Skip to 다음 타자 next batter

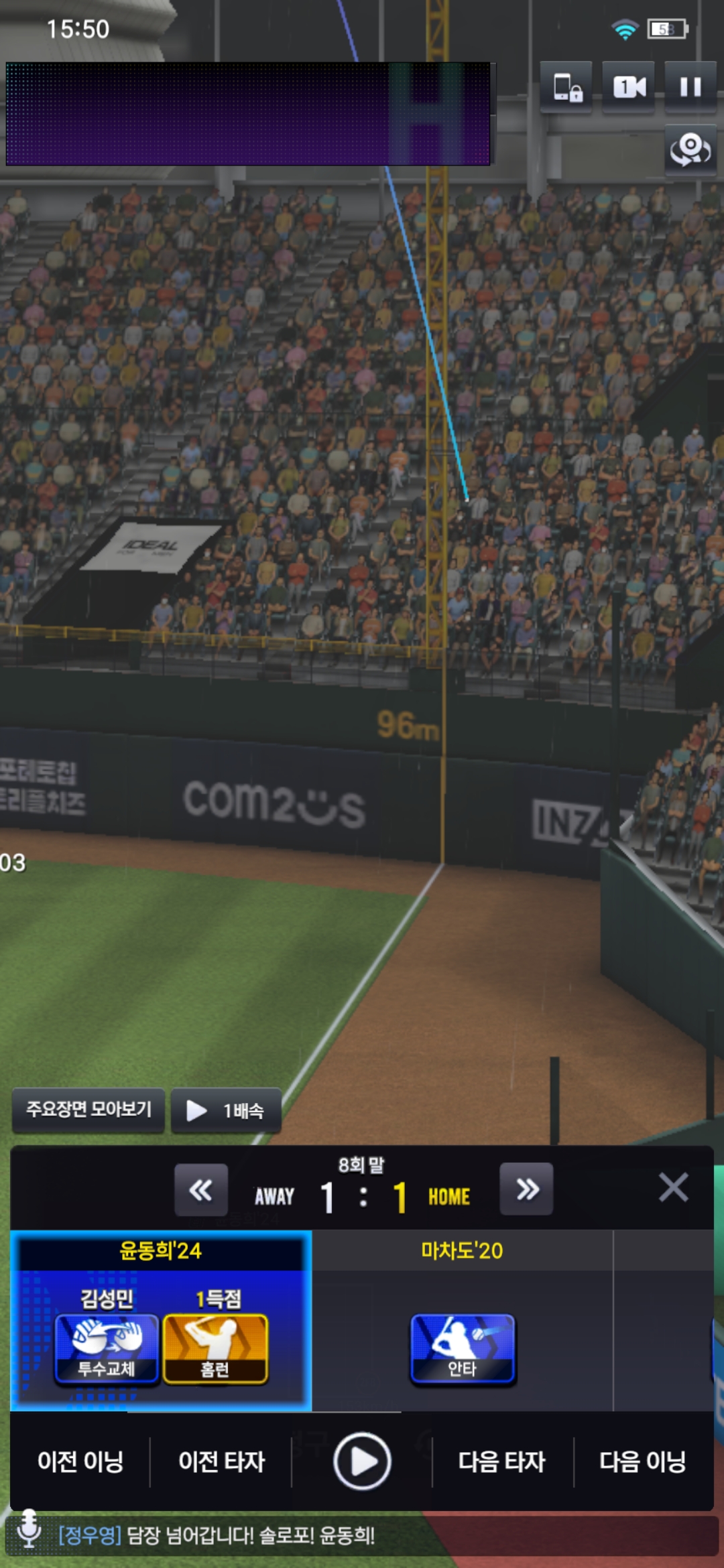tap(502, 1461)
